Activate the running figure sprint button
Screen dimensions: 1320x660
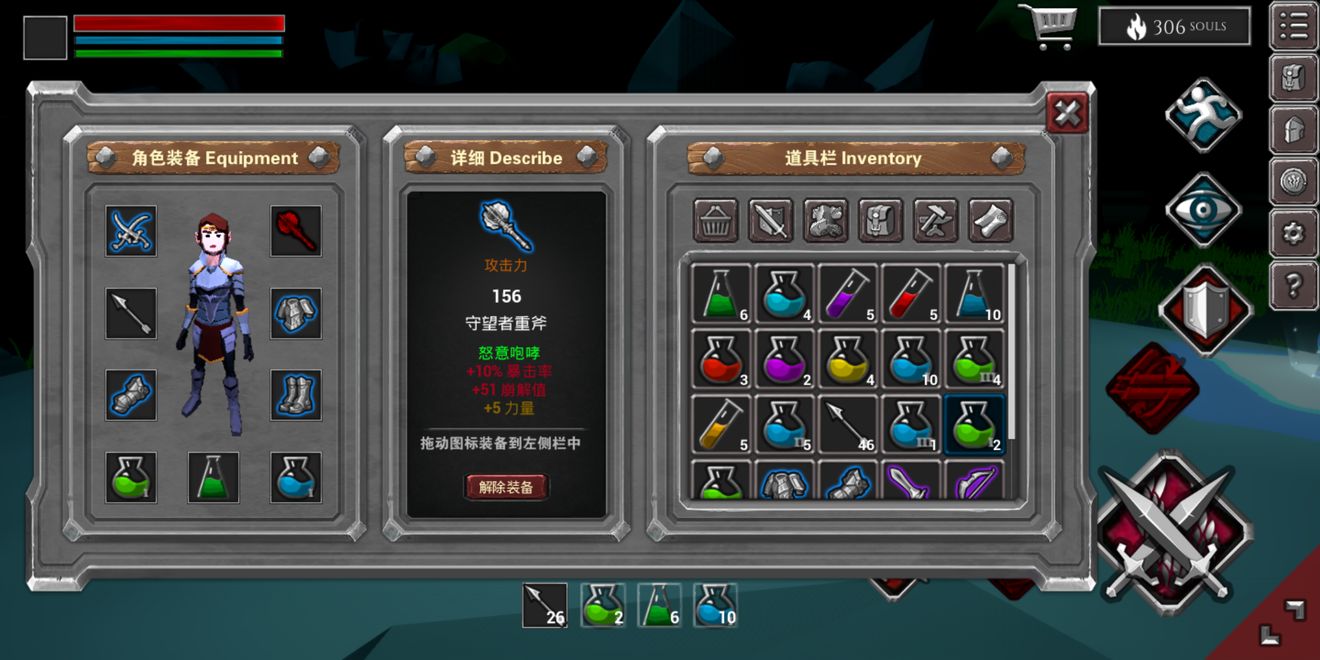point(1203,115)
